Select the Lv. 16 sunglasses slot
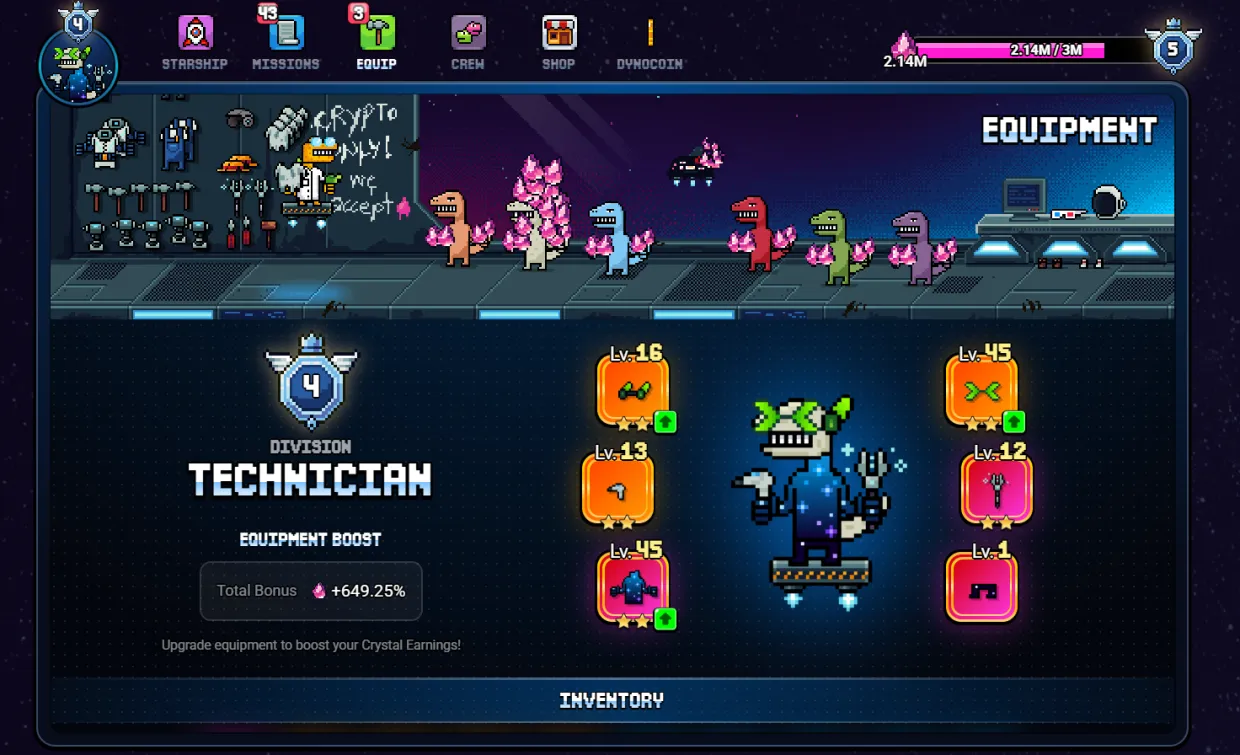The height and width of the screenshot is (755, 1240). 633,390
